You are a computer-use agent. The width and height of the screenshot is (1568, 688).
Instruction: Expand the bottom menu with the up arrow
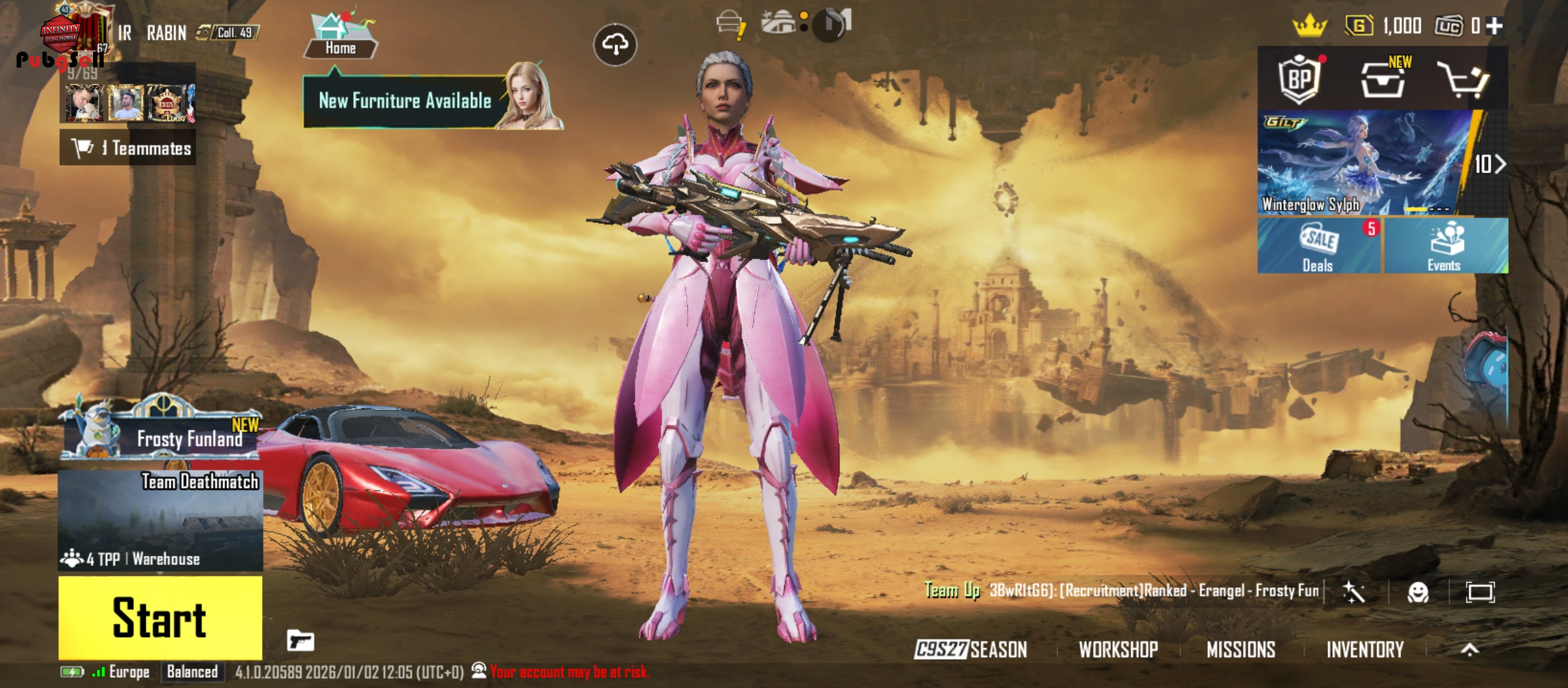click(1469, 649)
